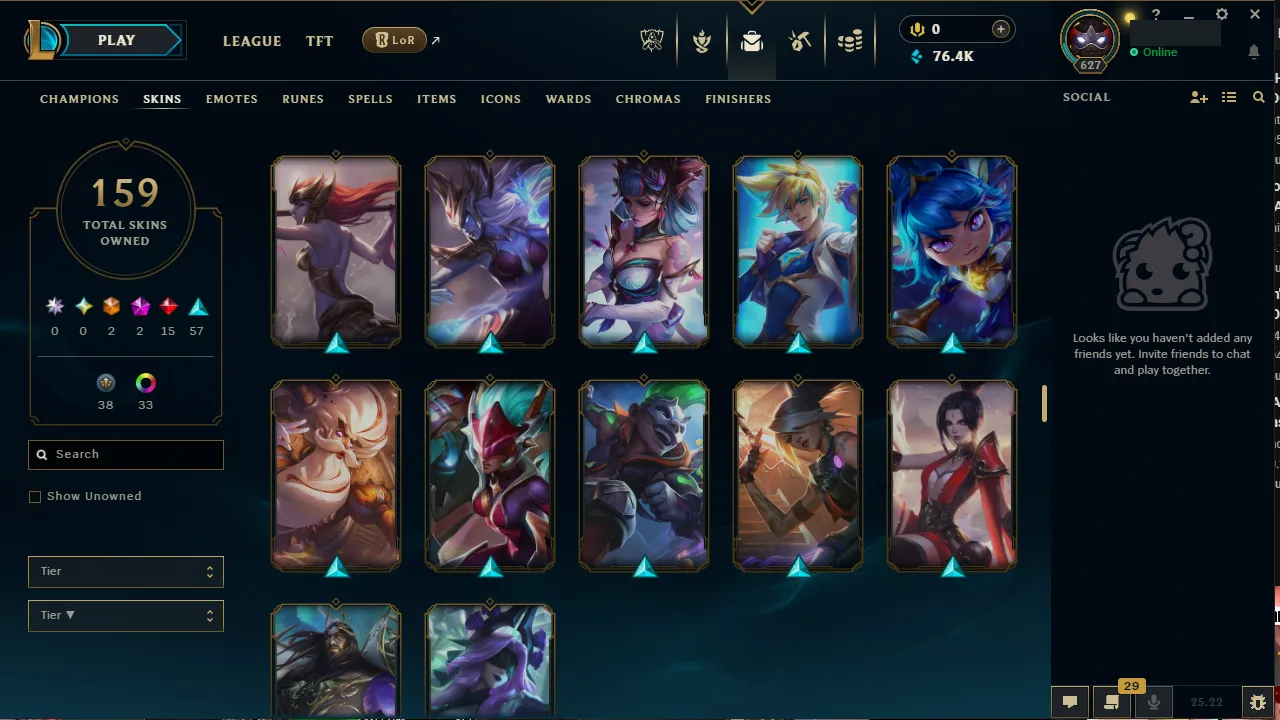This screenshot has height=720, width=1280.
Task: Enable the Show Unowned checkbox
Action: (35, 496)
